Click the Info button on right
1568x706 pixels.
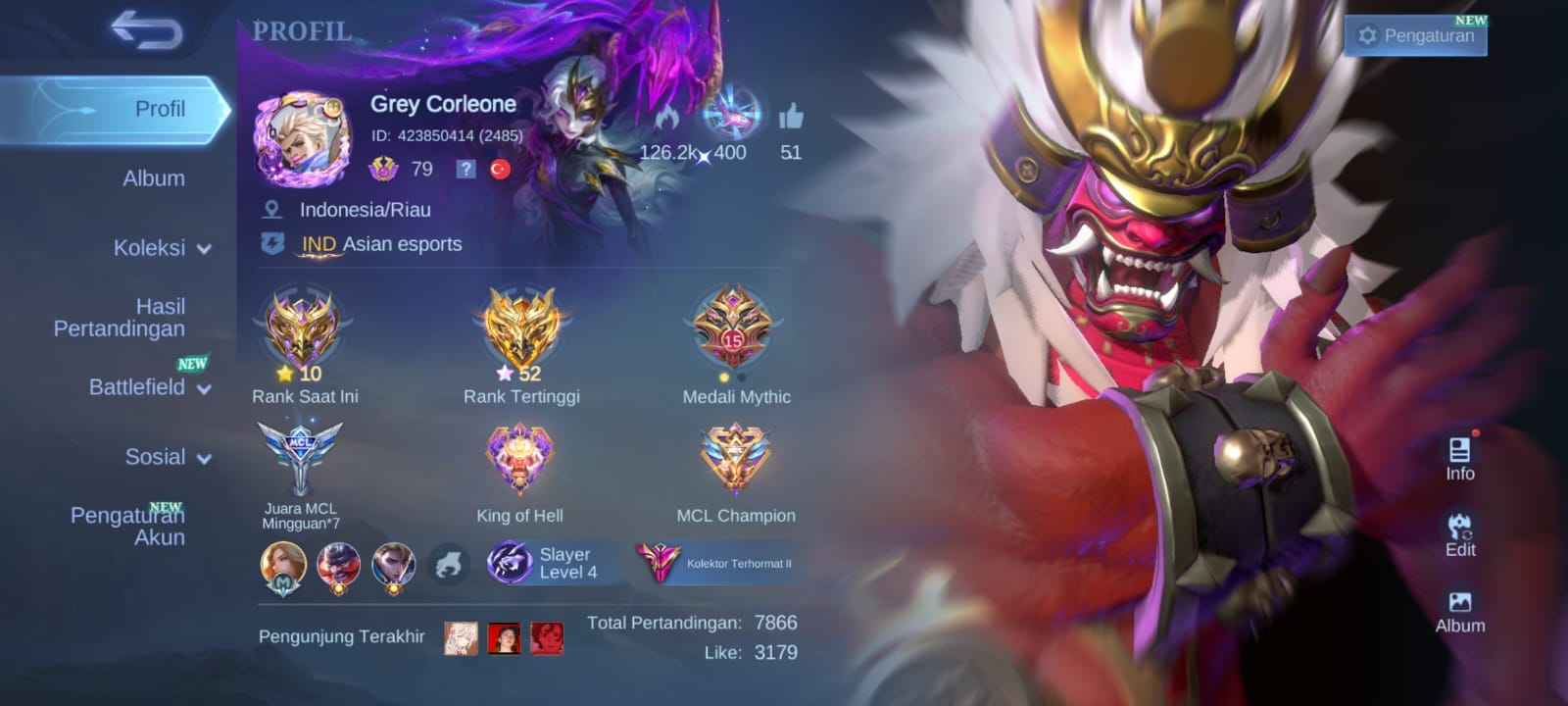coord(1459,459)
